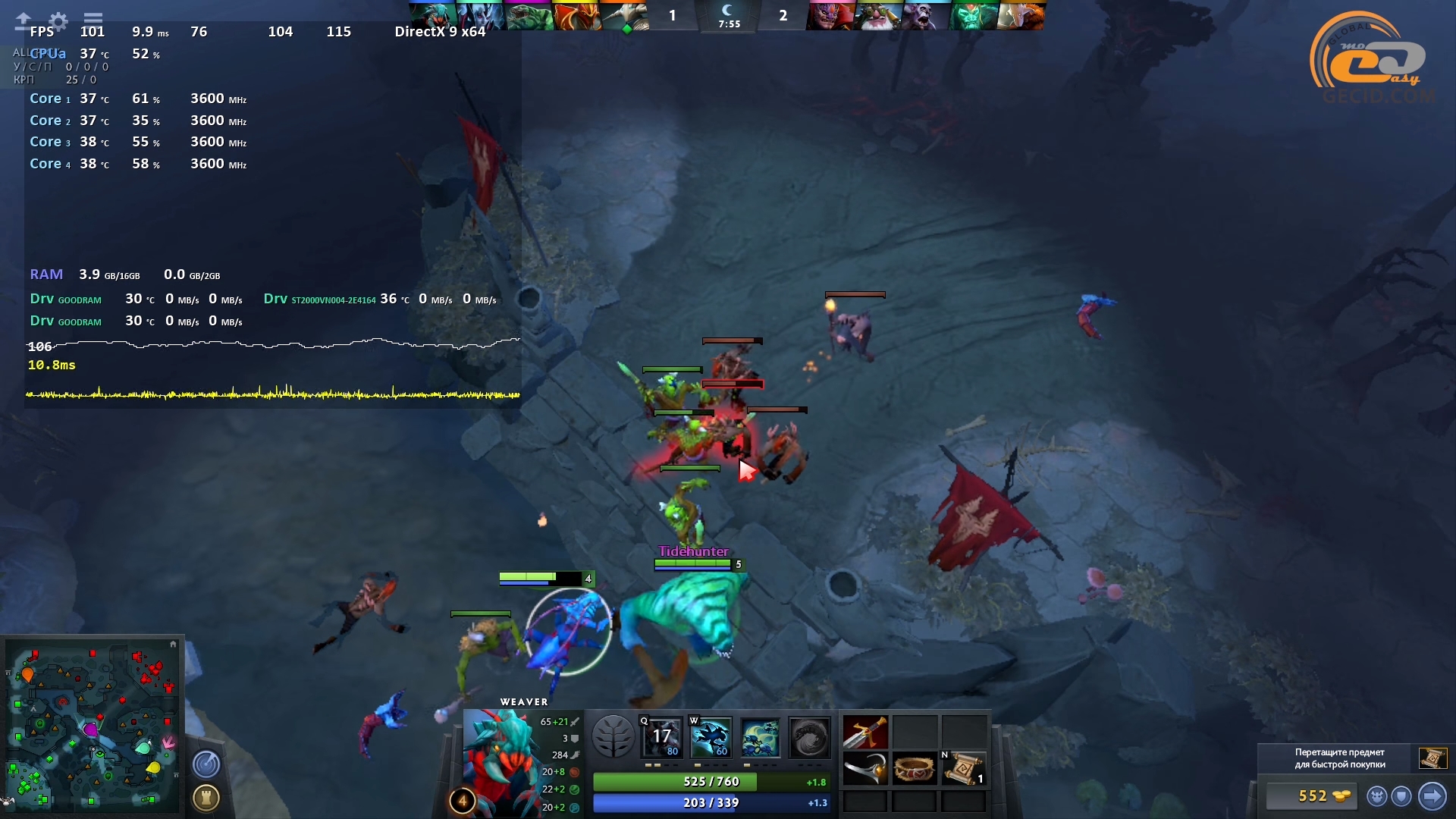Screen dimensions: 1456x819
Task: Use the Town Portal Scroll in the inventory
Action: click(x=963, y=770)
